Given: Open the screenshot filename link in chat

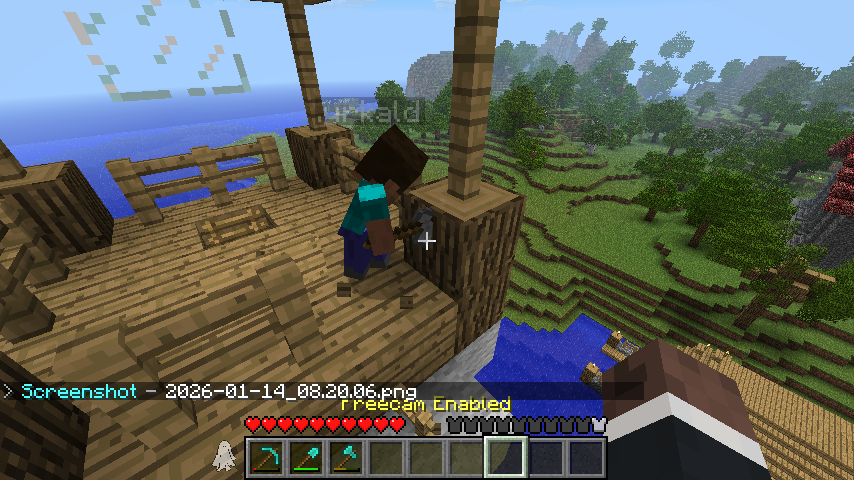Looking at the screenshot, I should [290, 391].
